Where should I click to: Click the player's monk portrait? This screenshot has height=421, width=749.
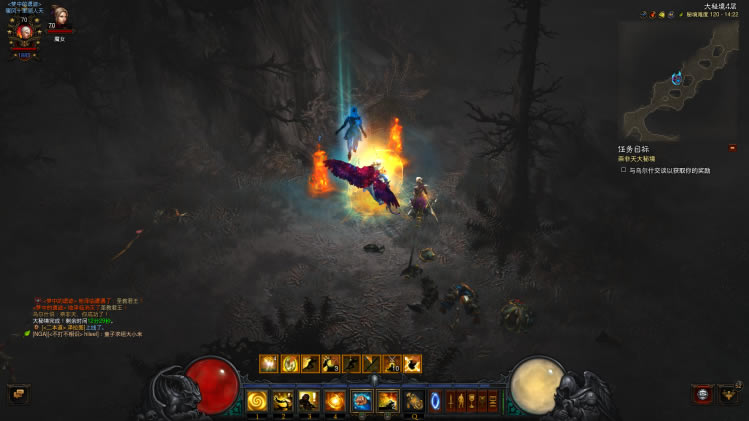click(x=24, y=33)
